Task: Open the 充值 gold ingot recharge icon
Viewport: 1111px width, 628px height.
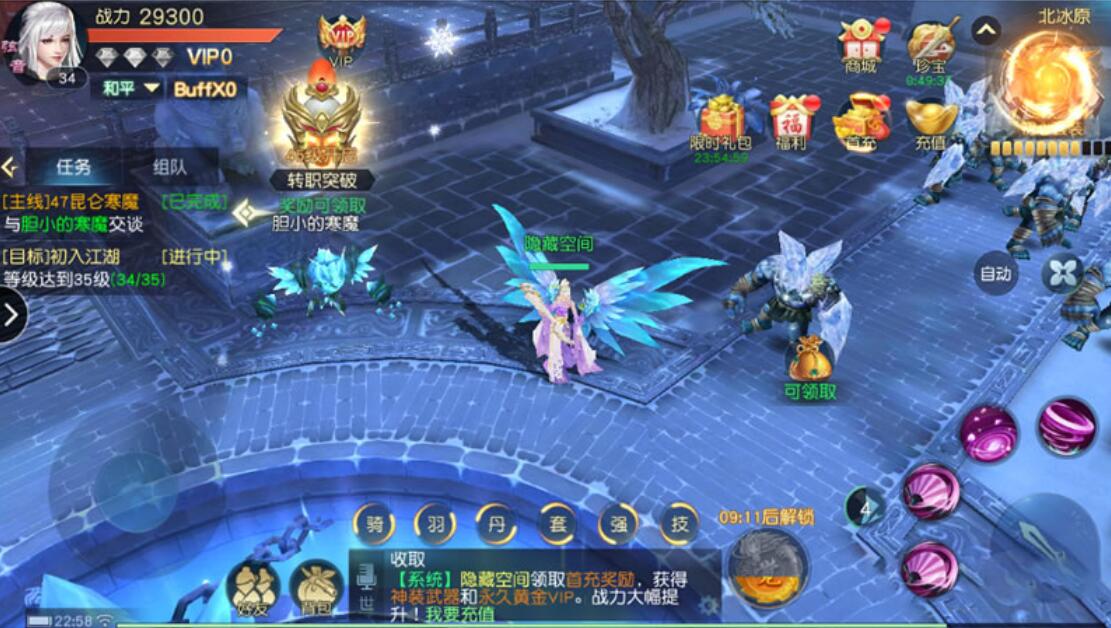Action: tap(930, 120)
